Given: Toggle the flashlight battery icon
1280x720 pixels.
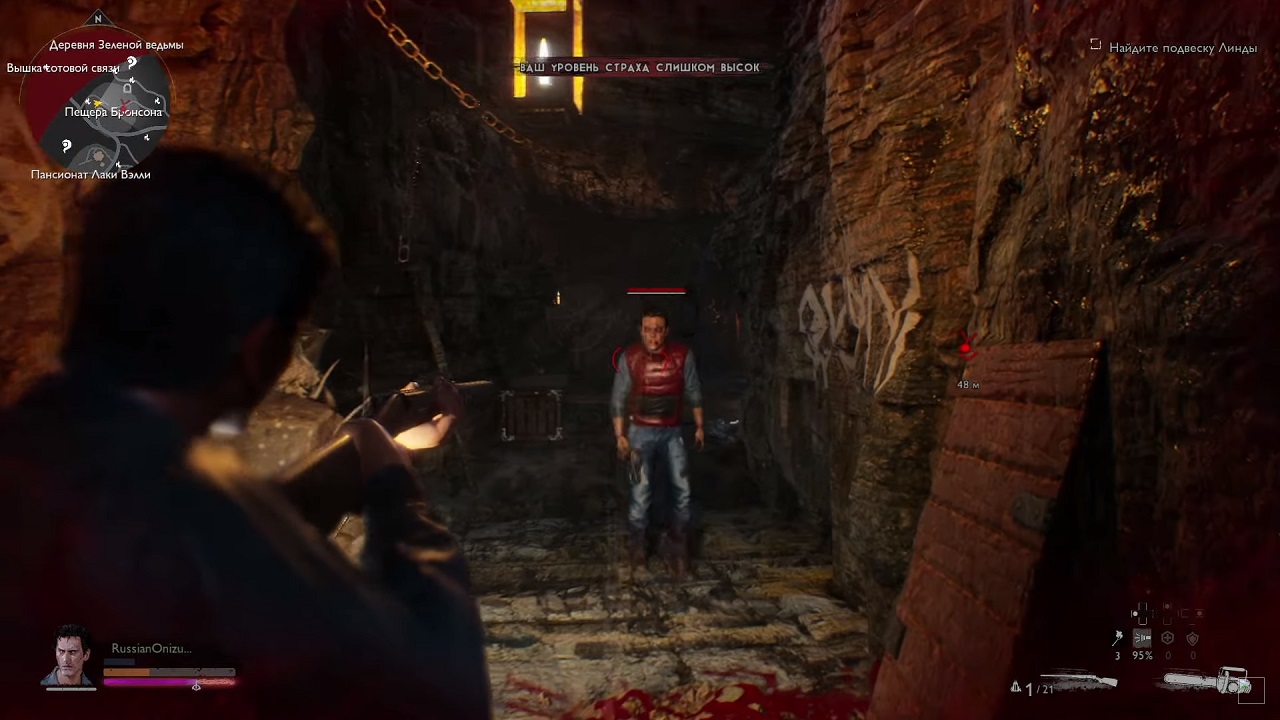Looking at the screenshot, I should coord(1142,638).
